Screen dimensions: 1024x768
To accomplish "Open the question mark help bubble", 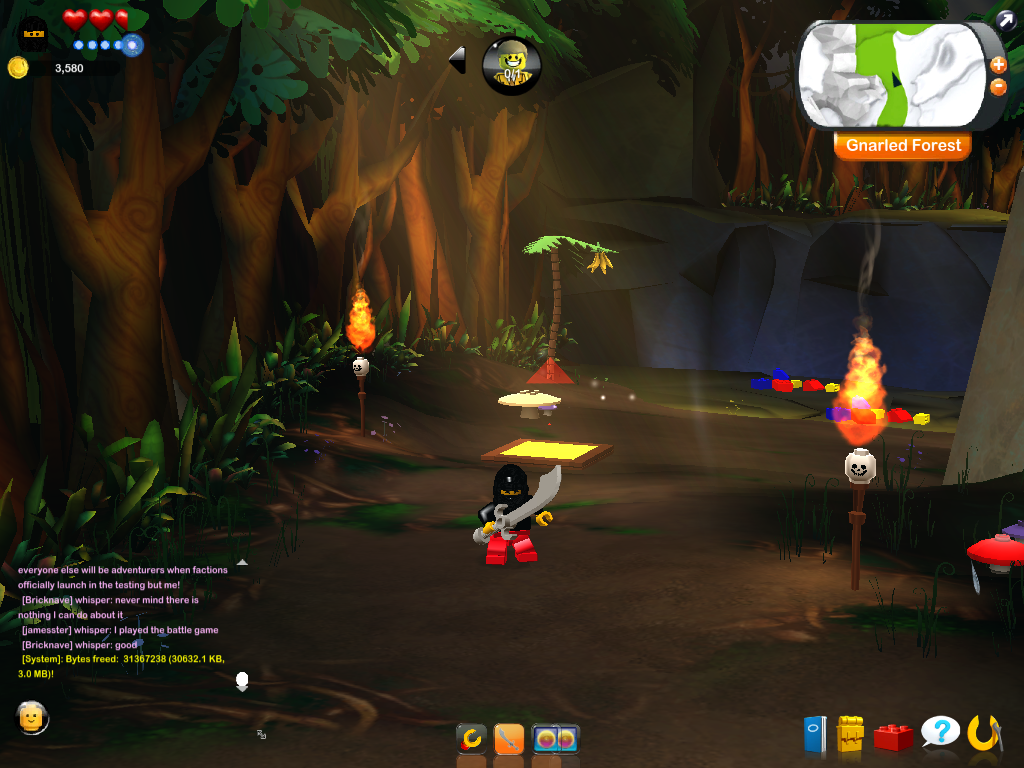I will 940,732.
